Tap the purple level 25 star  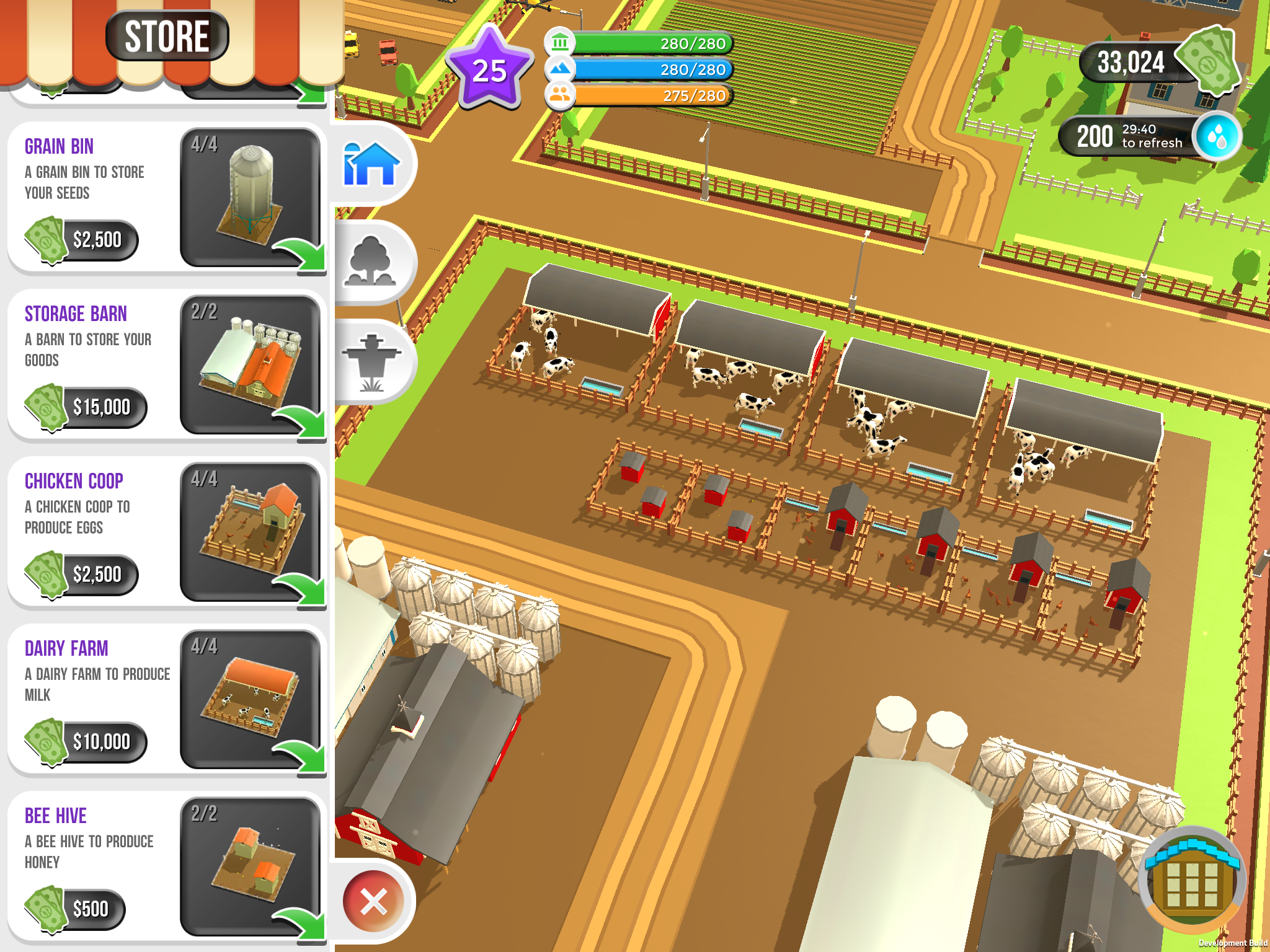coord(490,69)
